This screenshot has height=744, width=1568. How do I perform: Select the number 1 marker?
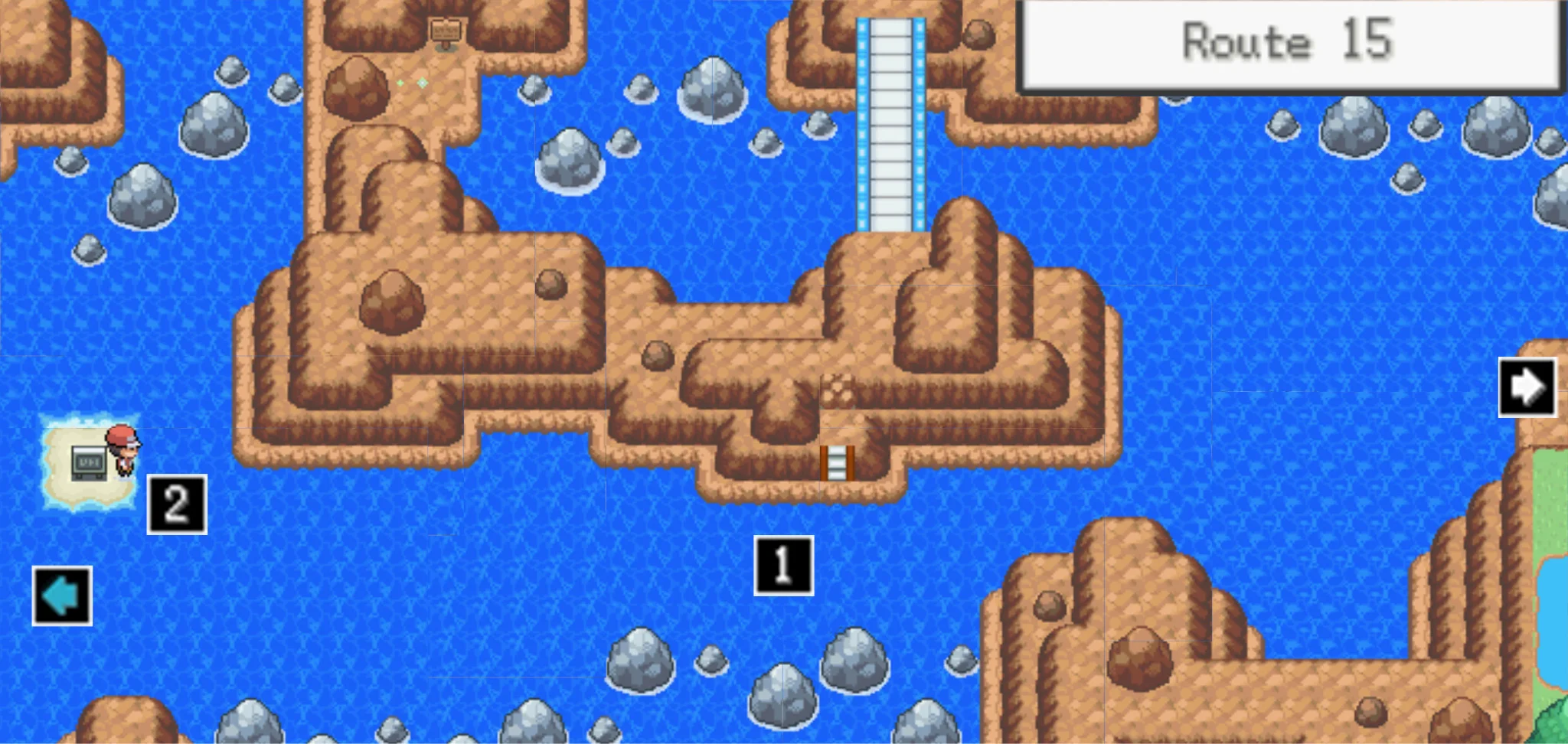point(783,566)
